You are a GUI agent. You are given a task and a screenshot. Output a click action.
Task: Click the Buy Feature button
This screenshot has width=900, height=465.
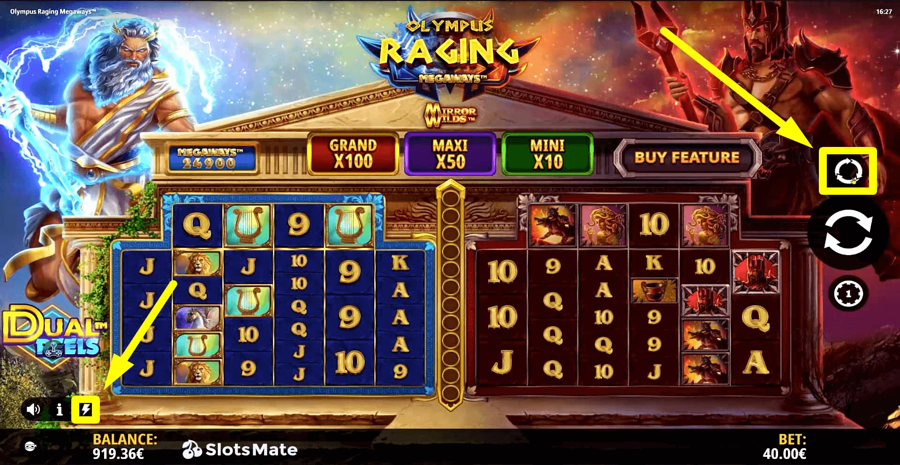(686, 158)
